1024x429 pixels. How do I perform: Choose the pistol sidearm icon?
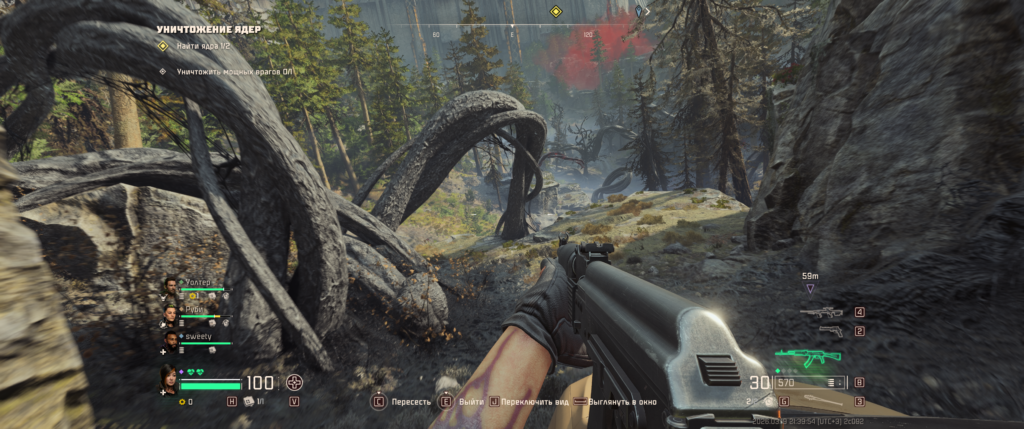pyautogui.click(x=829, y=330)
